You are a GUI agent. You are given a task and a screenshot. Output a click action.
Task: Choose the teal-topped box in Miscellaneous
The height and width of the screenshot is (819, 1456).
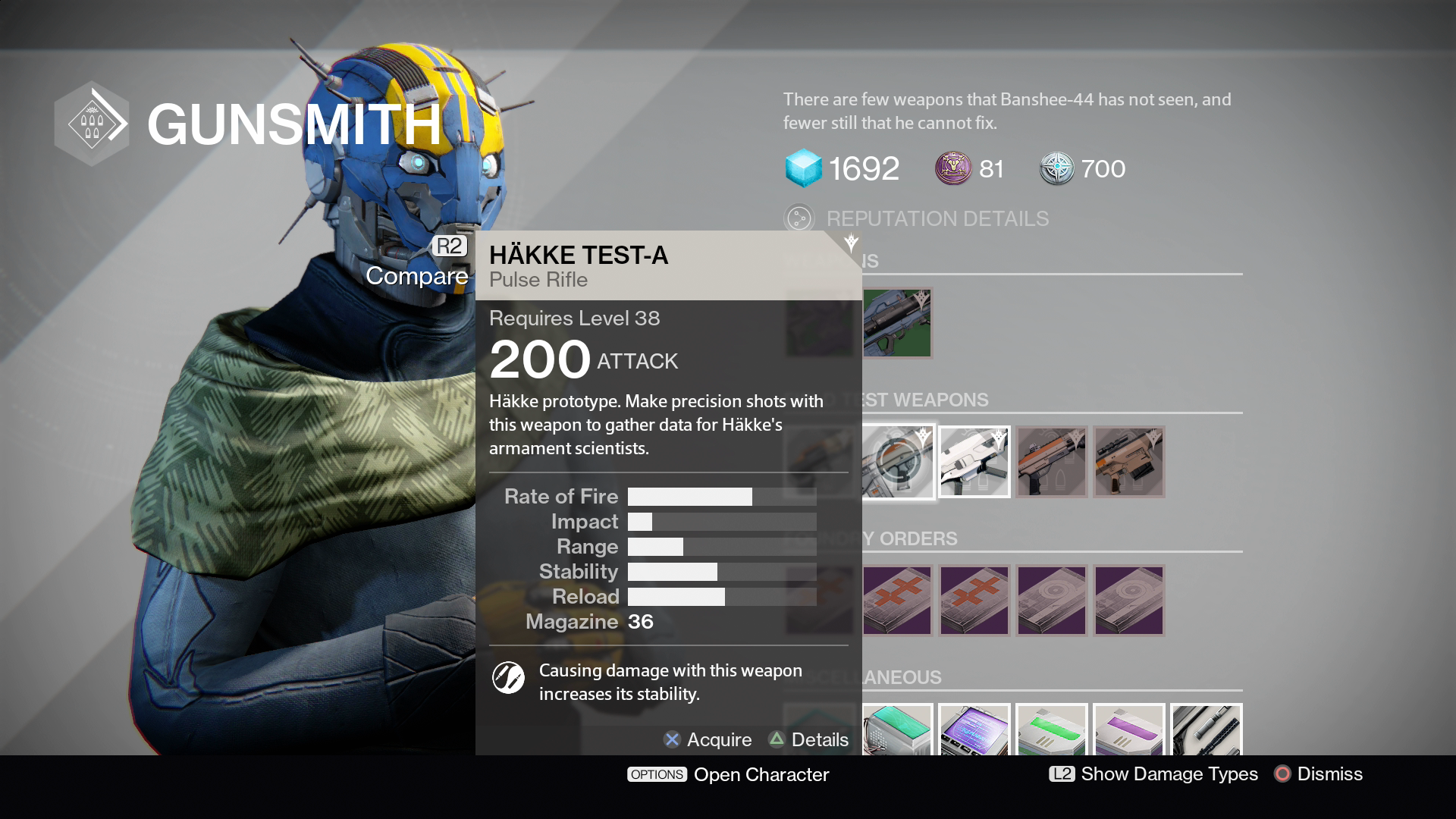(898, 730)
